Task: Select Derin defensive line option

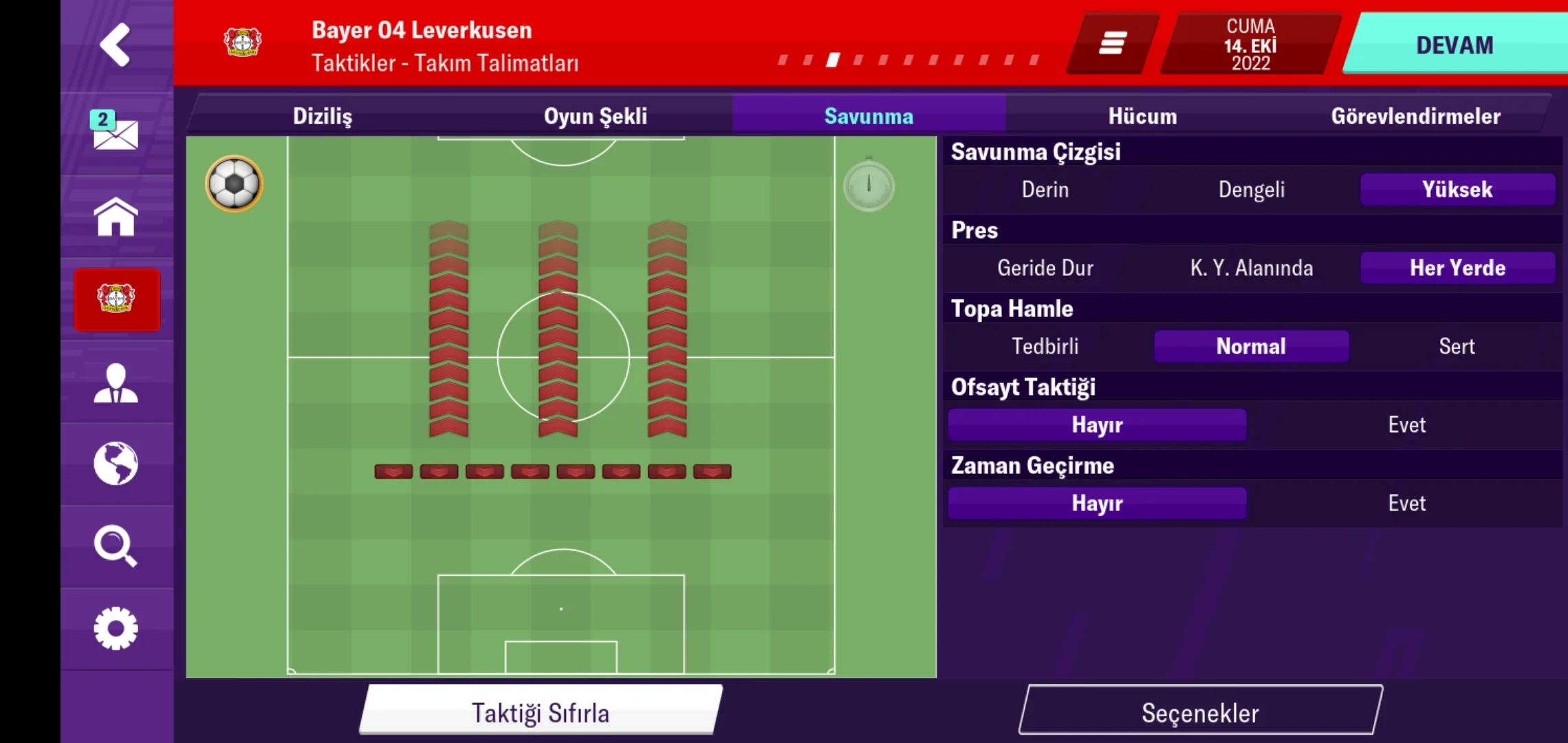Action: click(1045, 189)
